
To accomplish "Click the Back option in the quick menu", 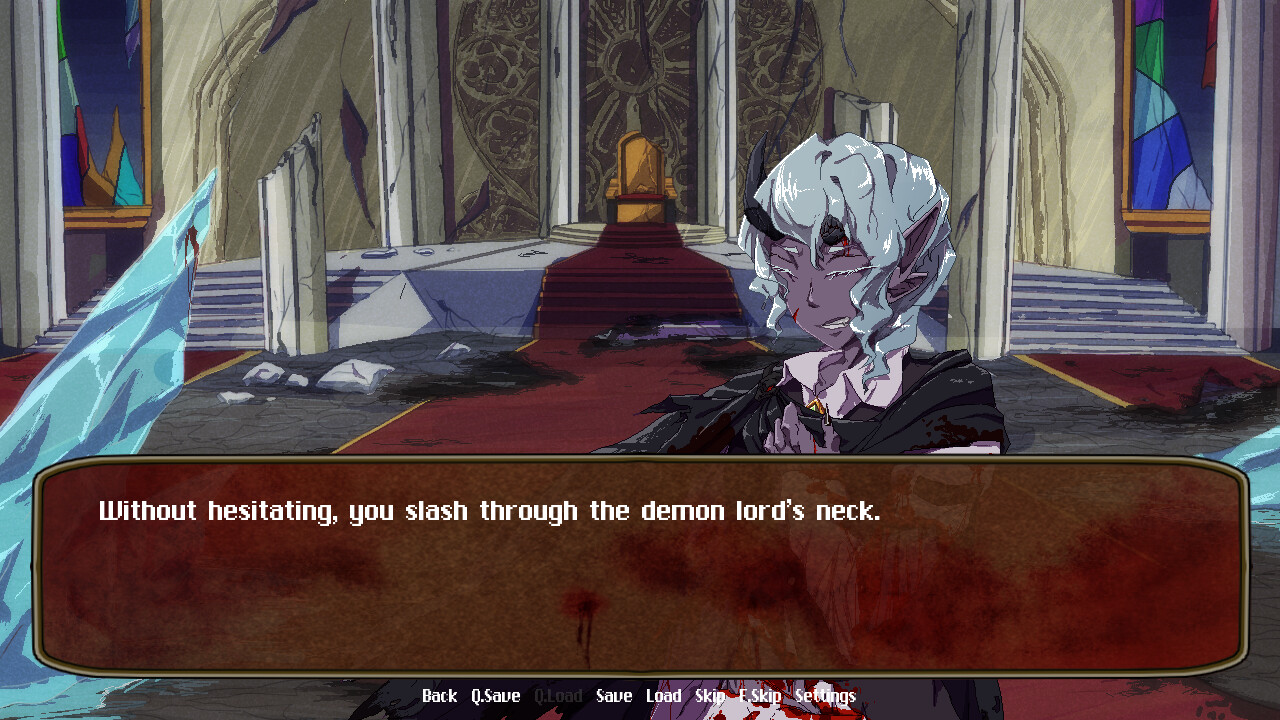I will click(440, 695).
